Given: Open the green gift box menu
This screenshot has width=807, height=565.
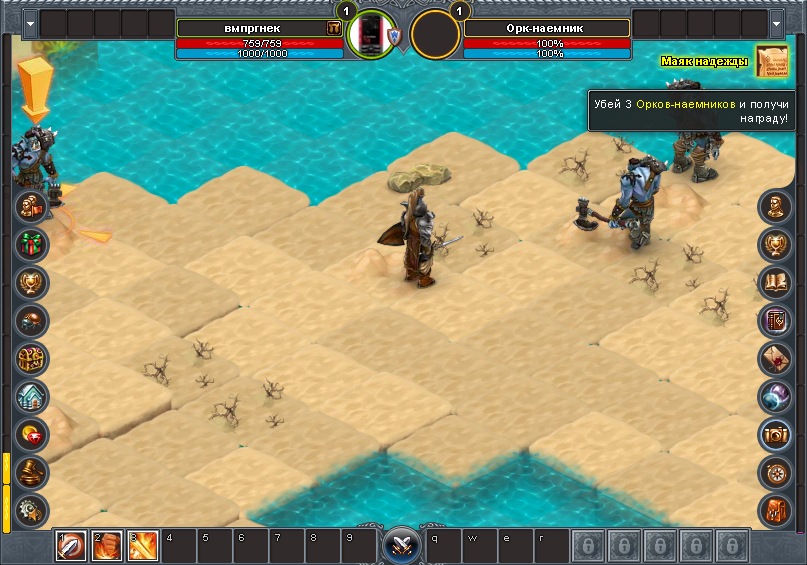Looking at the screenshot, I should pyautogui.click(x=33, y=244).
